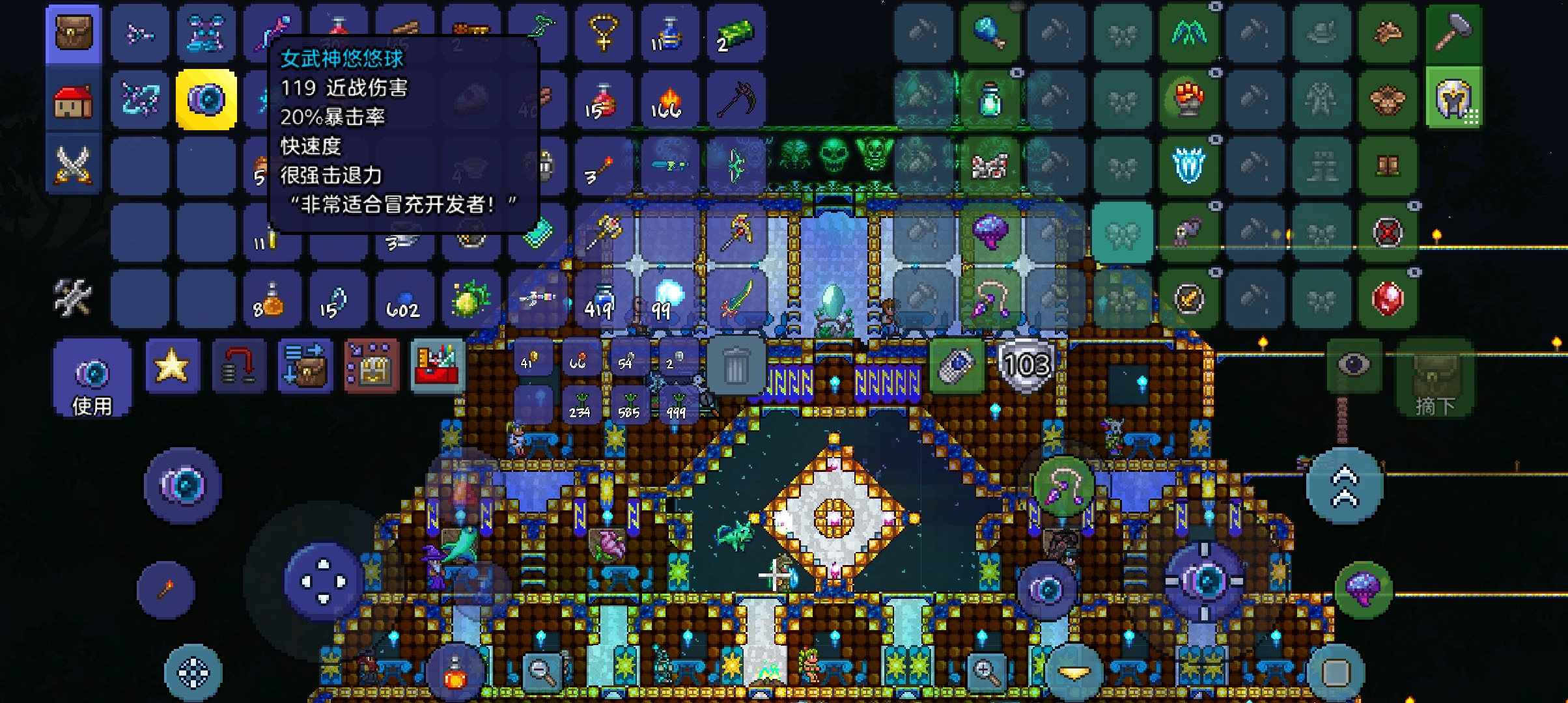Image resolution: width=1568 pixels, height=703 pixels.
Task: Select the highlighted Valkyrie Yoyo slot
Action: [206, 100]
